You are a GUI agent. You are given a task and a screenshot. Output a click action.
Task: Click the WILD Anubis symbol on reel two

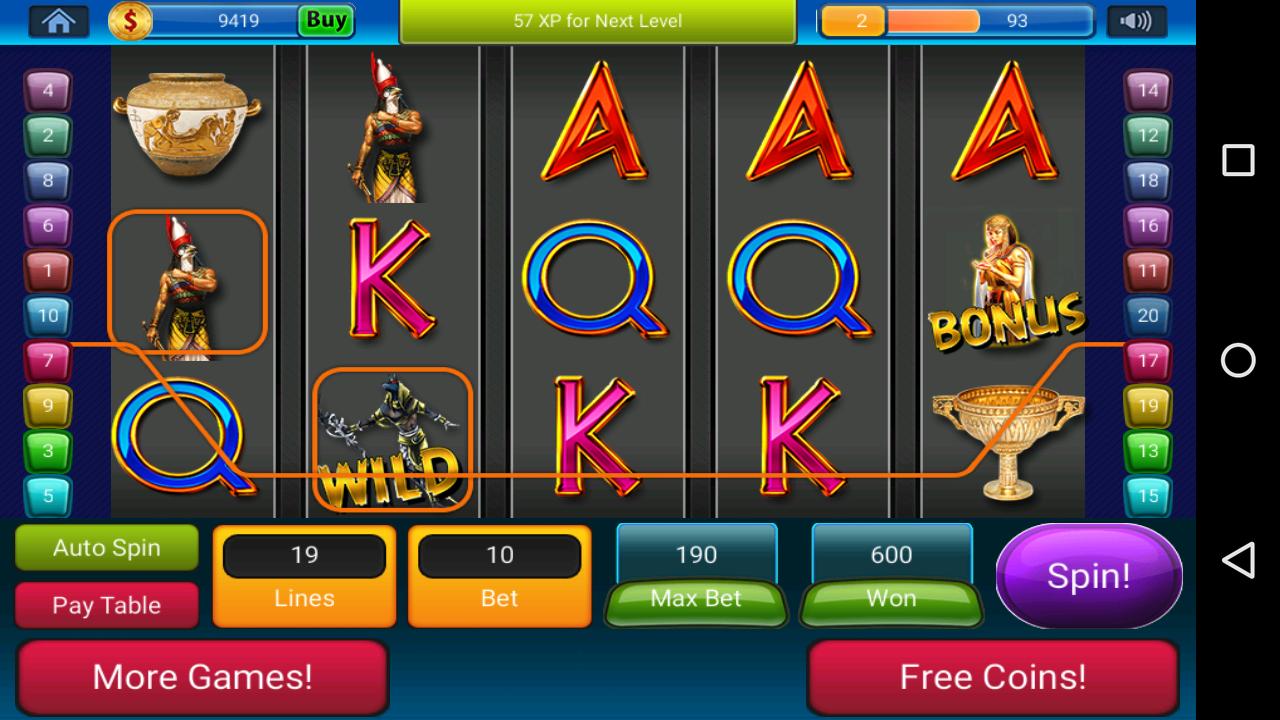click(393, 440)
